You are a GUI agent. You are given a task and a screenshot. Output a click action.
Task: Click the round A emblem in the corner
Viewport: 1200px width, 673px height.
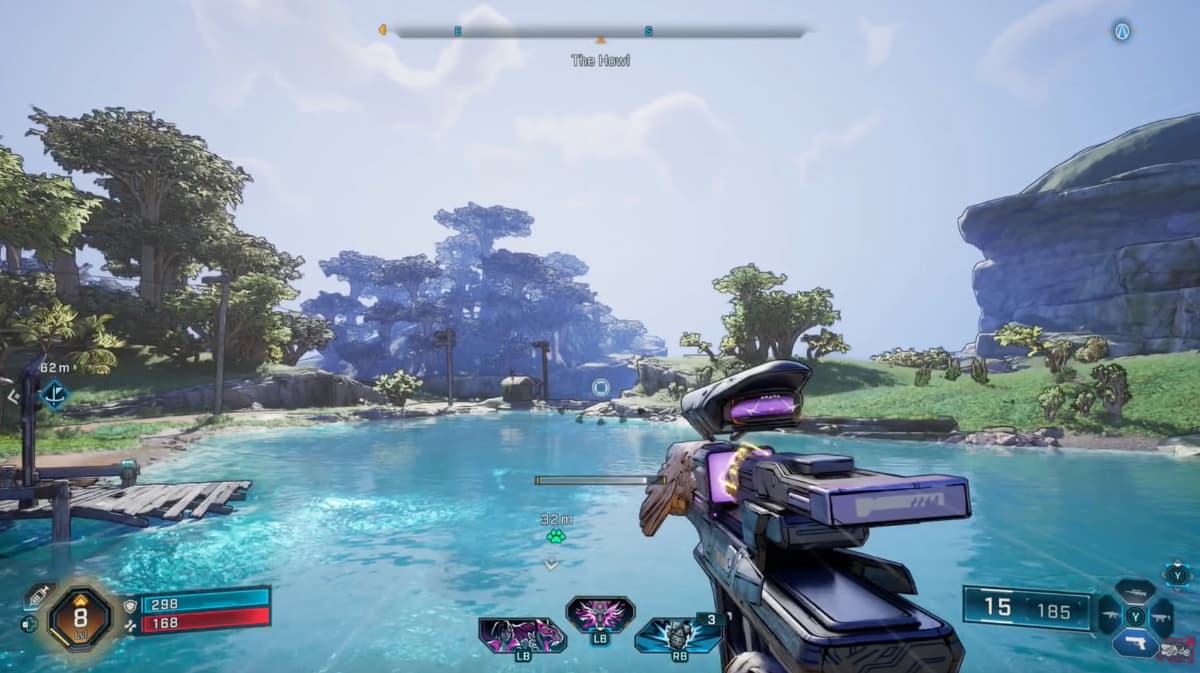tap(1122, 32)
